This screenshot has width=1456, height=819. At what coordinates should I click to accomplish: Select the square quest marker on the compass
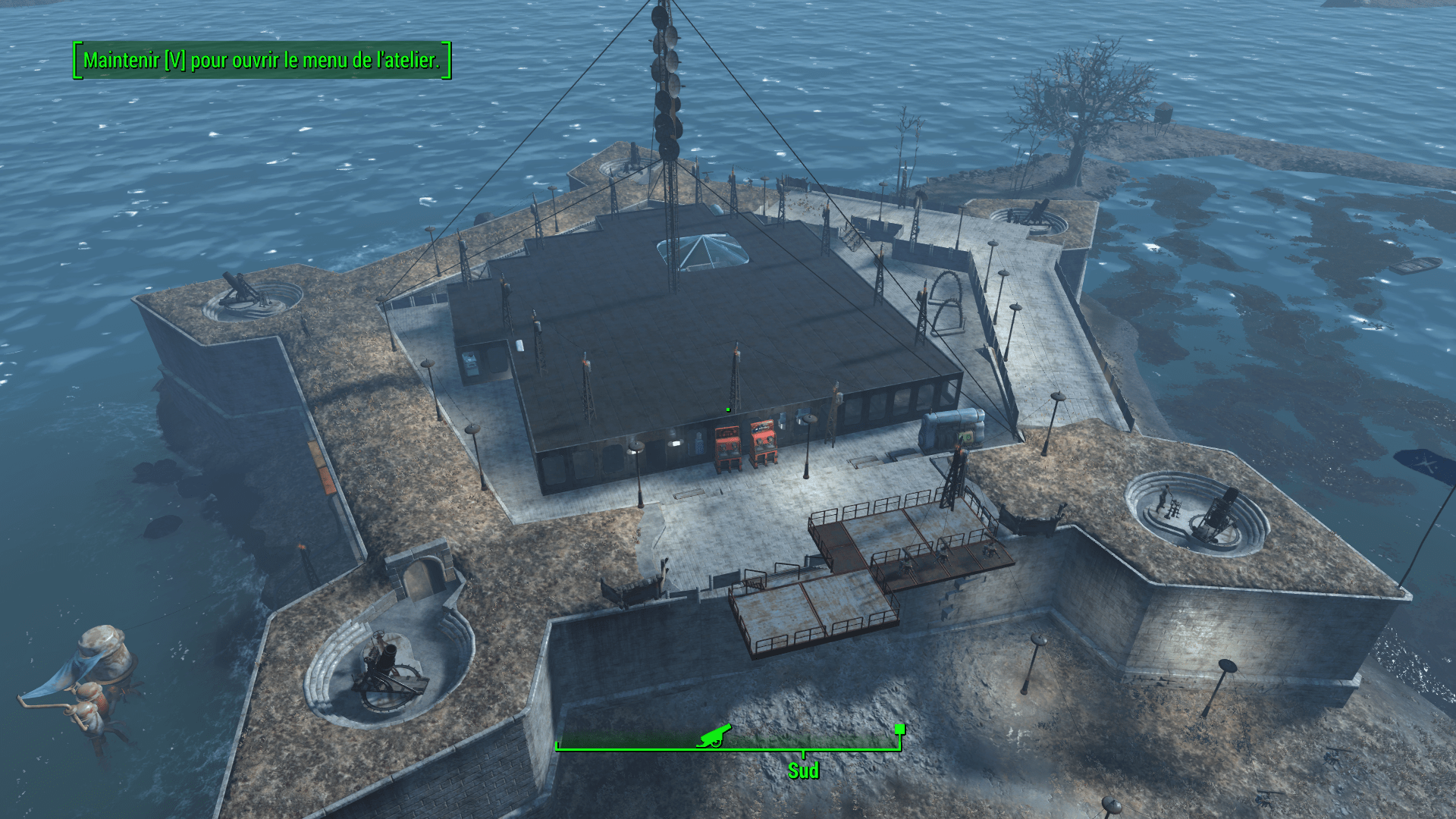click(x=899, y=730)
